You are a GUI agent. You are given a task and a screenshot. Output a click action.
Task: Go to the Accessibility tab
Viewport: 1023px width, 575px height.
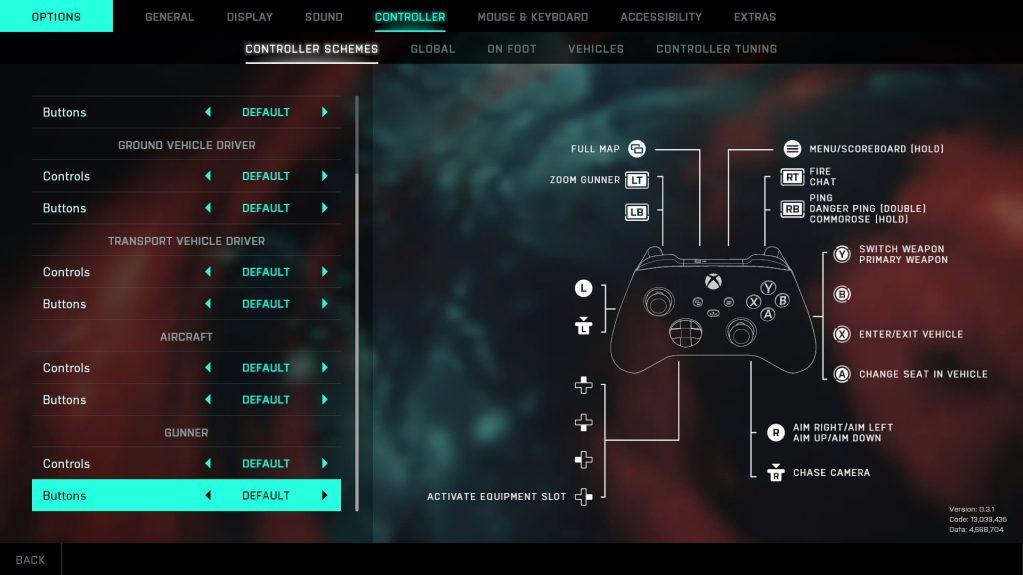[x=660, y=17]
